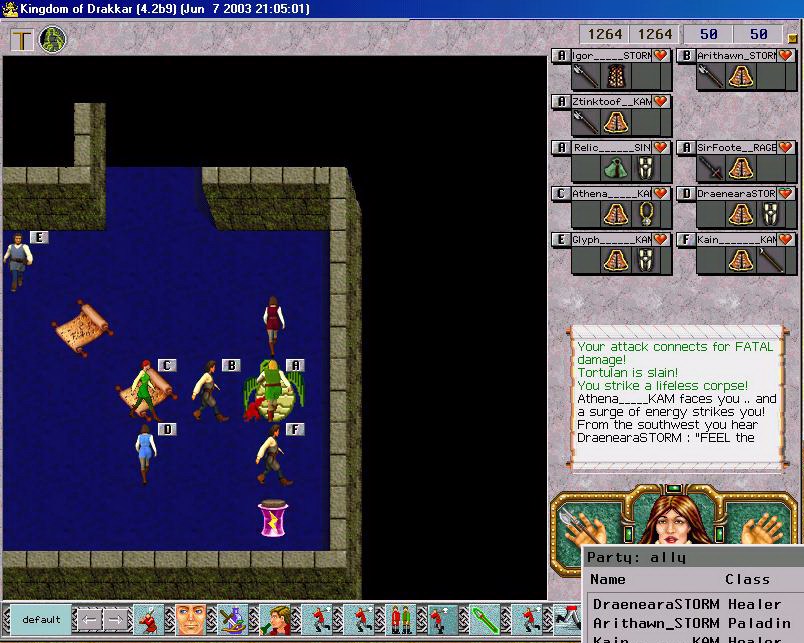
Task: Select the DraenearaSTORM player entry
Action: pos(735,194)
